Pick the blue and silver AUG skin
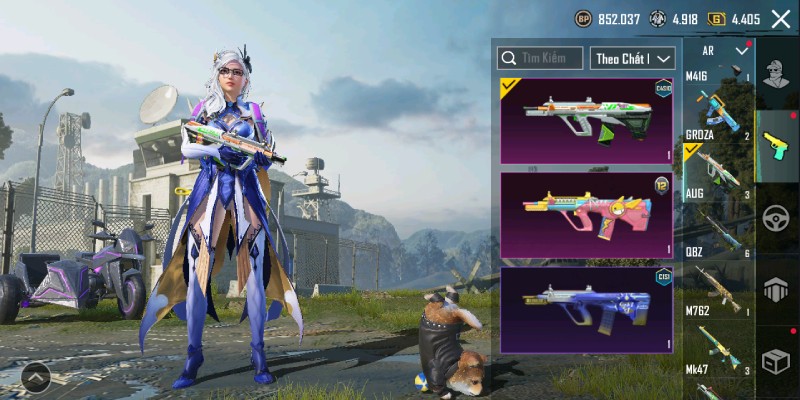Viewport: 800px width, 400px height. click(x=586, y=309)
